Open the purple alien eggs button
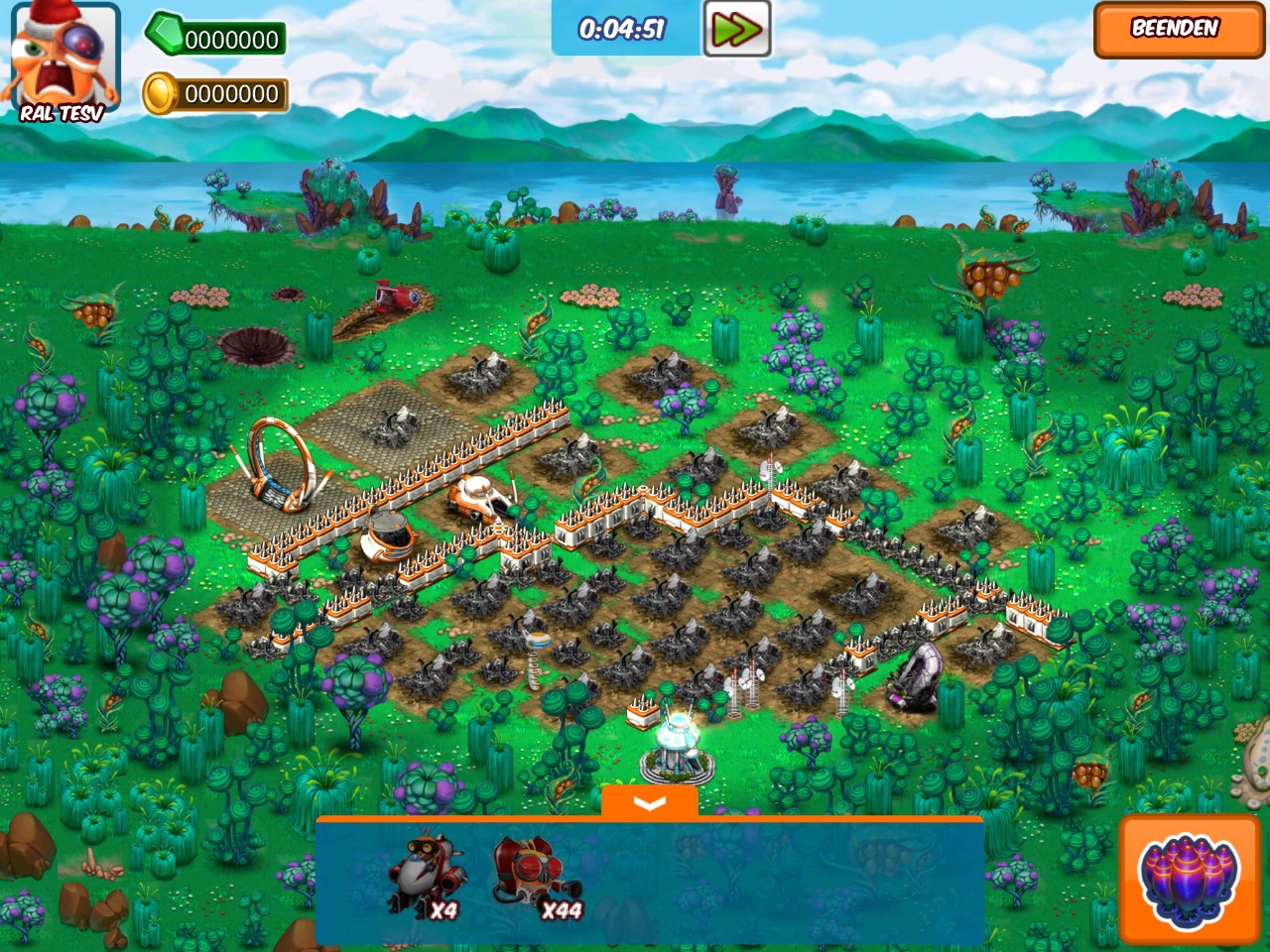The width and height of the screenshot is (1270, 952). (x=1190, y=879)
